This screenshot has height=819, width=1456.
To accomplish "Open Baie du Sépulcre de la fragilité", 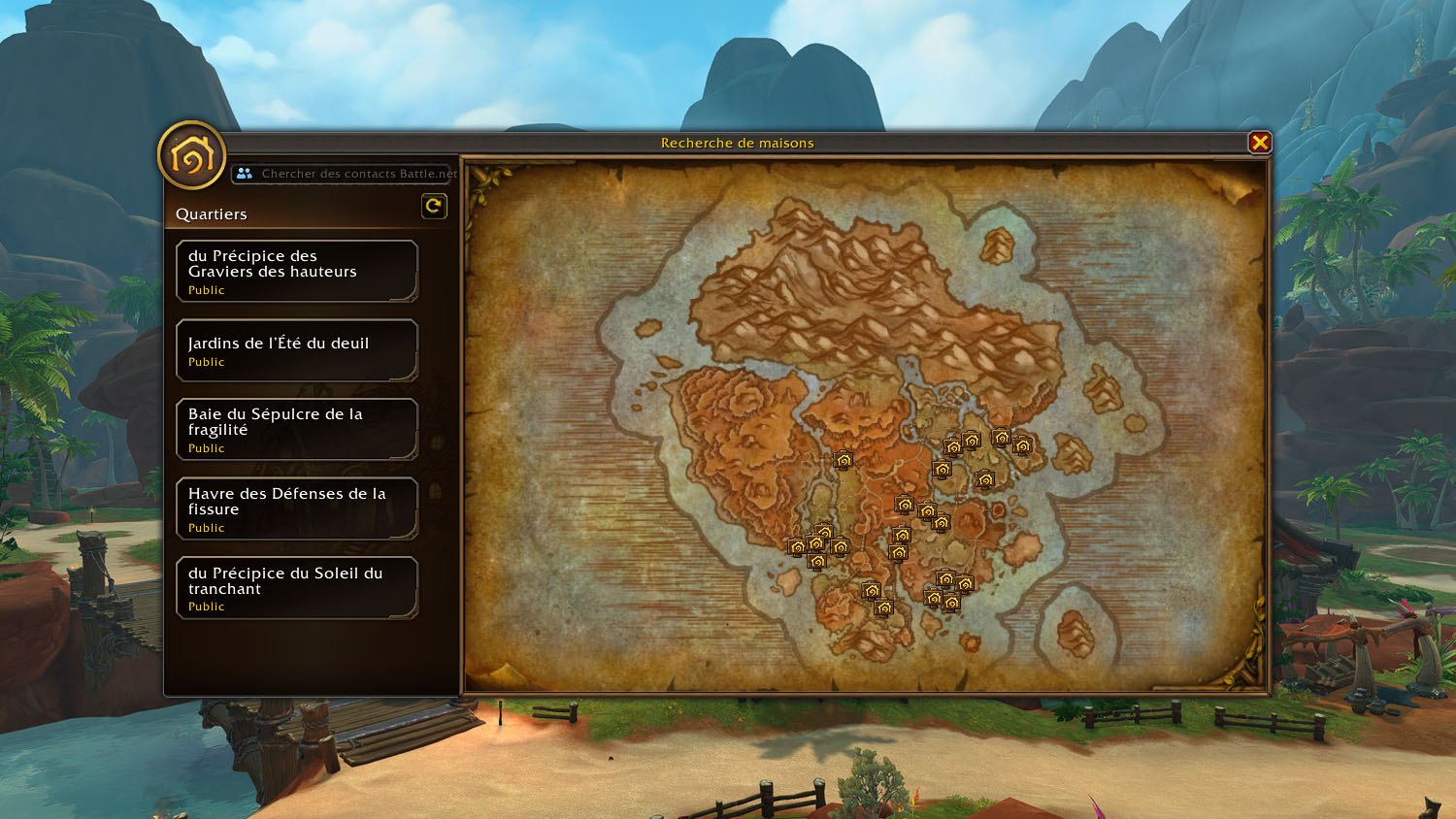I will (x=296, y=429).
